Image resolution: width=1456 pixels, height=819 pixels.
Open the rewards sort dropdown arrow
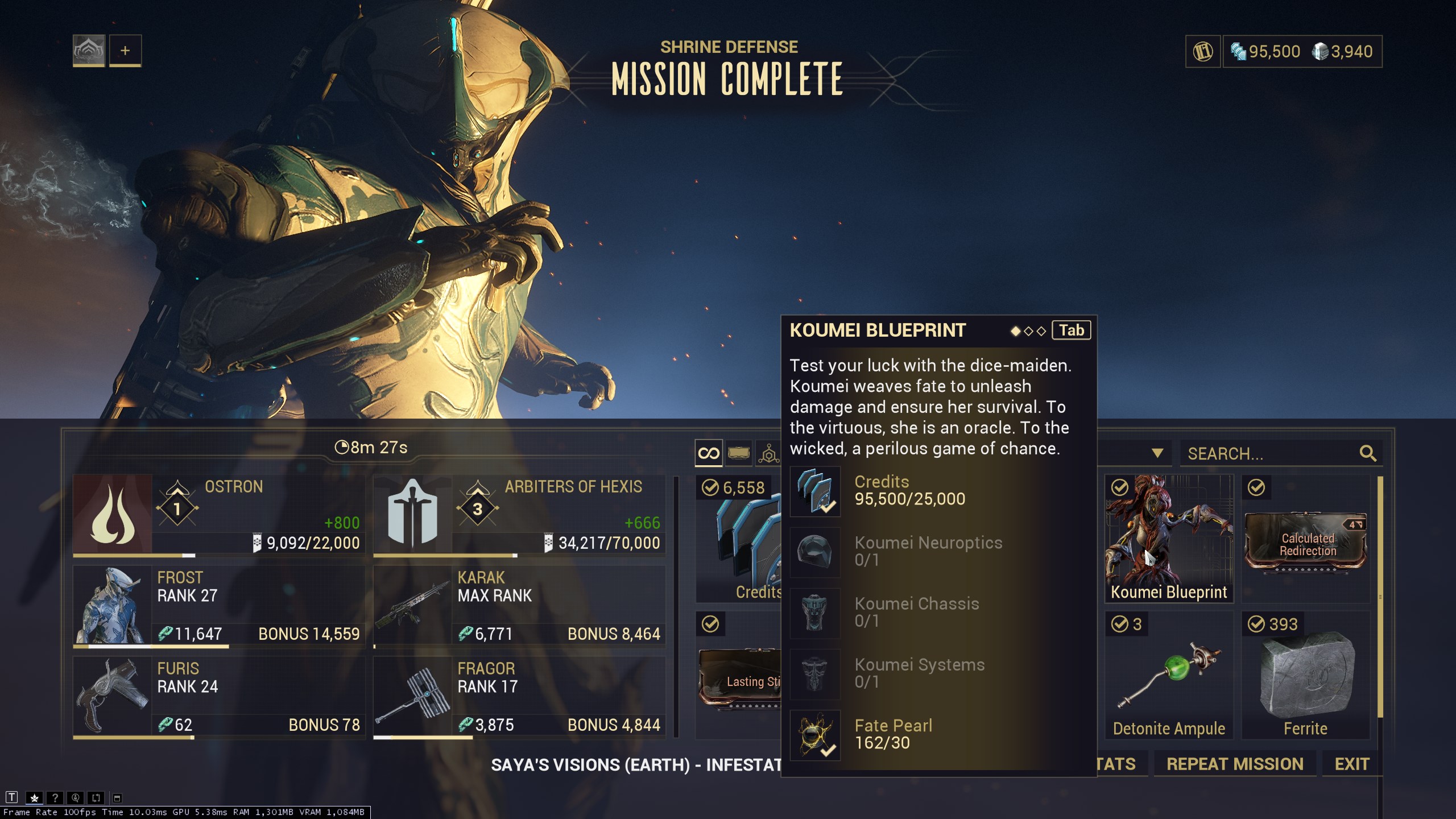point(1157,453)
